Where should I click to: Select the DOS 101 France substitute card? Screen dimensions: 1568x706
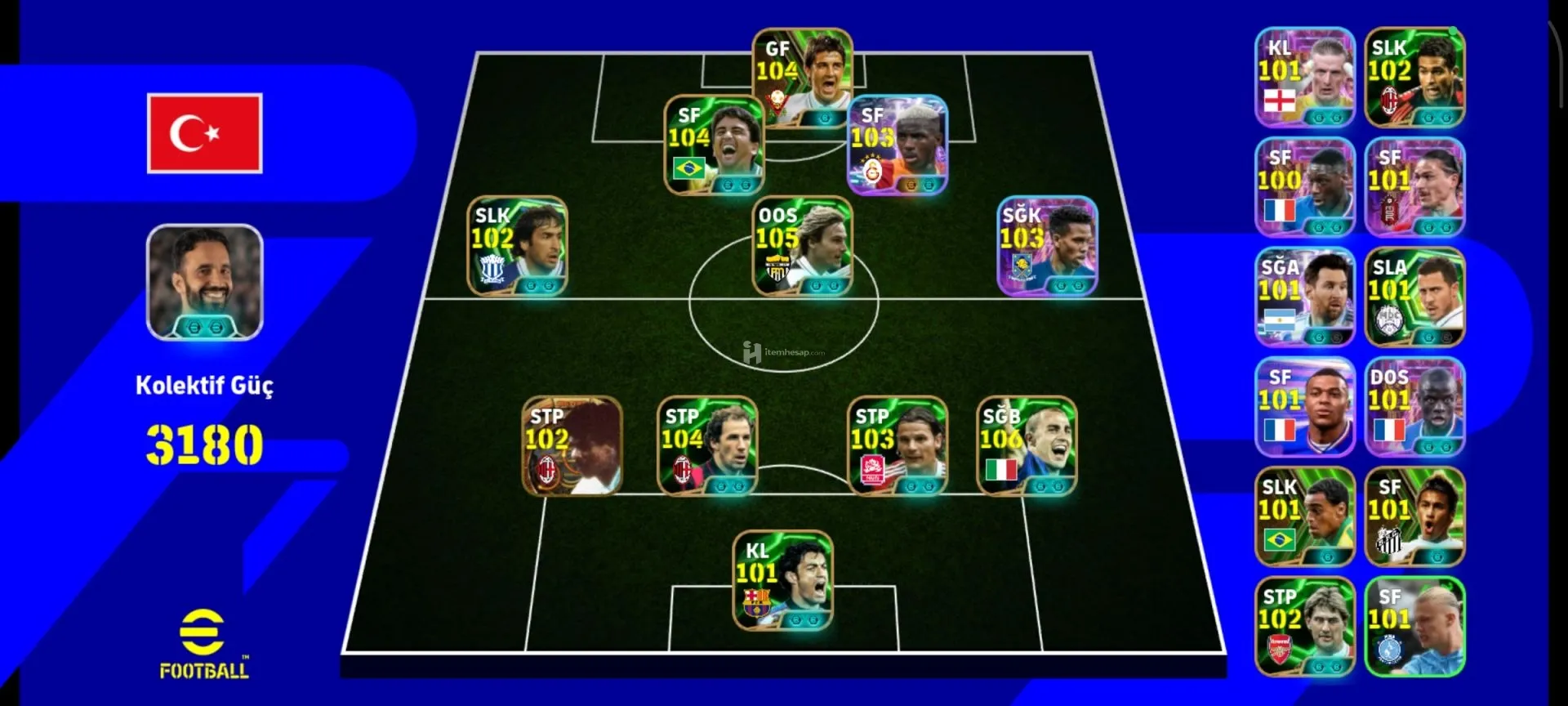point(1414,407)
